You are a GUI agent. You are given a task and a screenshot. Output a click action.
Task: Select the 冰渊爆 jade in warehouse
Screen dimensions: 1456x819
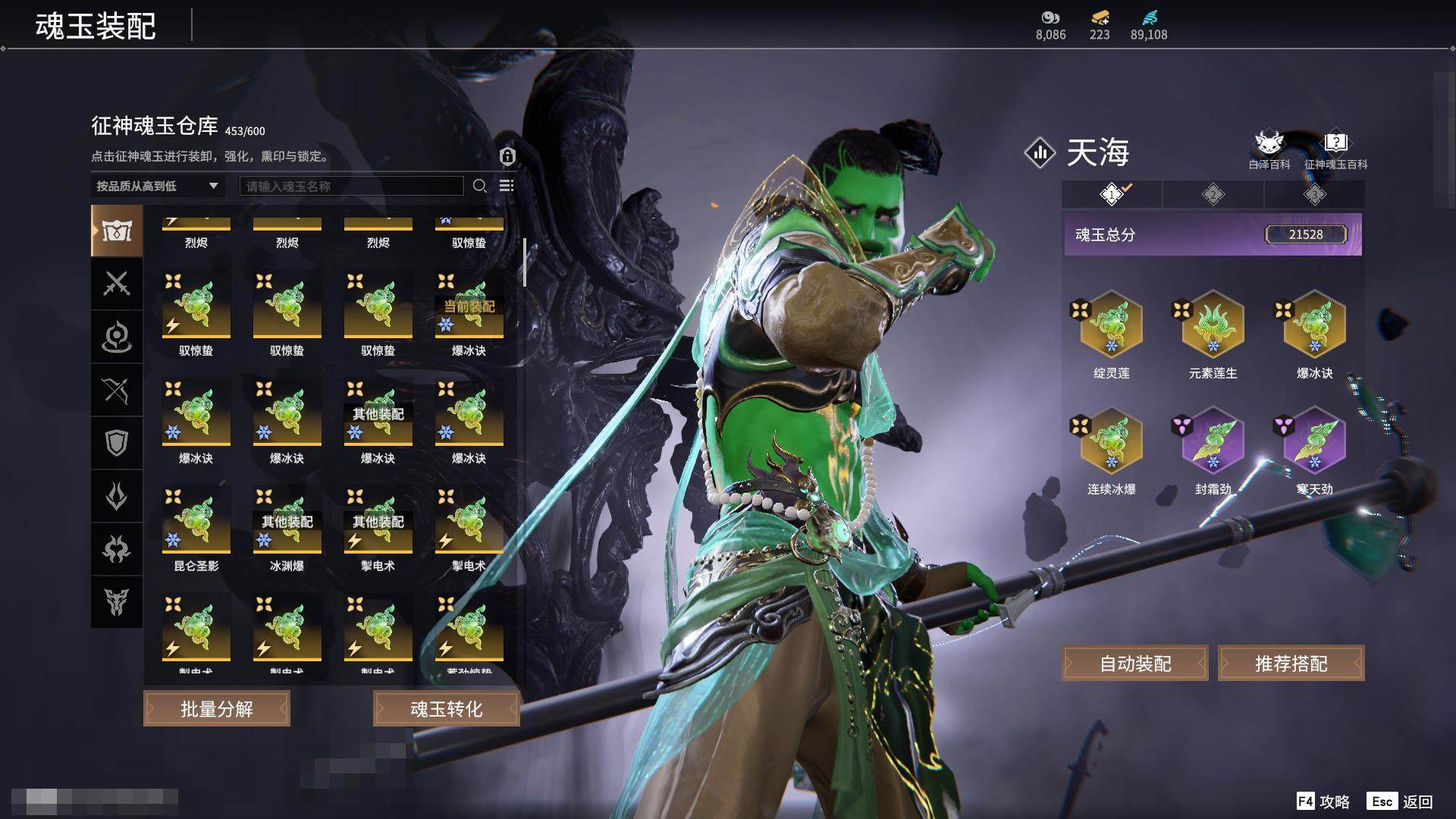pyautogui.click(x=287, y=521)
